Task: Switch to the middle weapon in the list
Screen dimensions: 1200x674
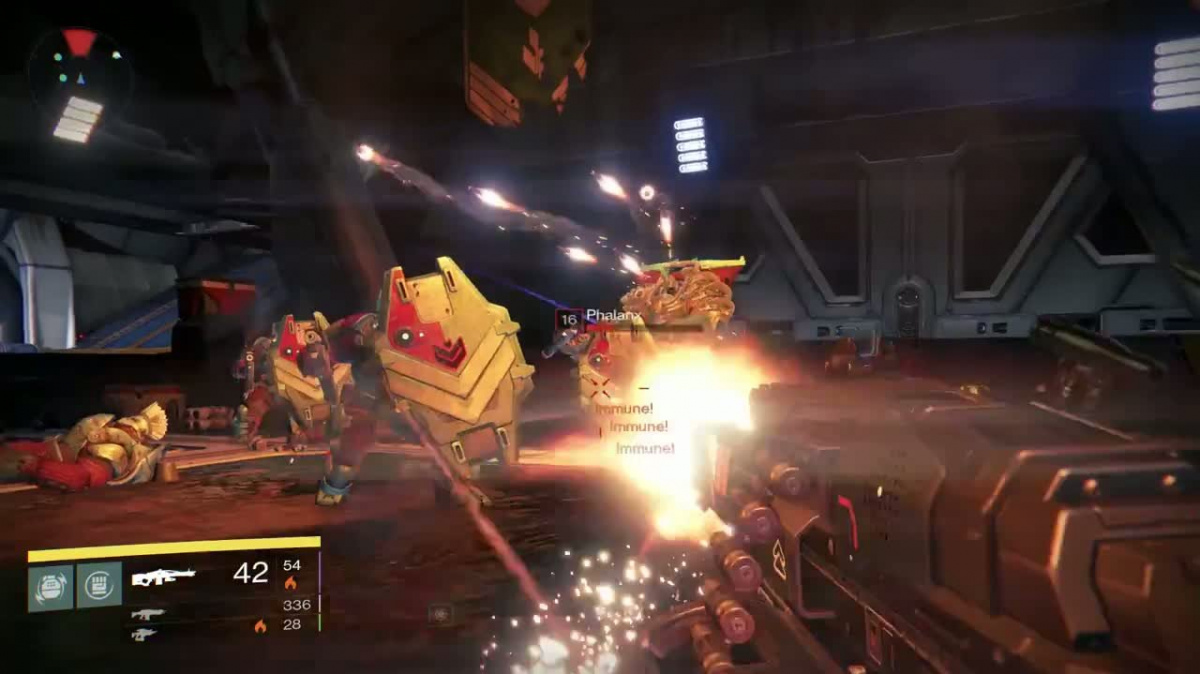Action: 147,614
